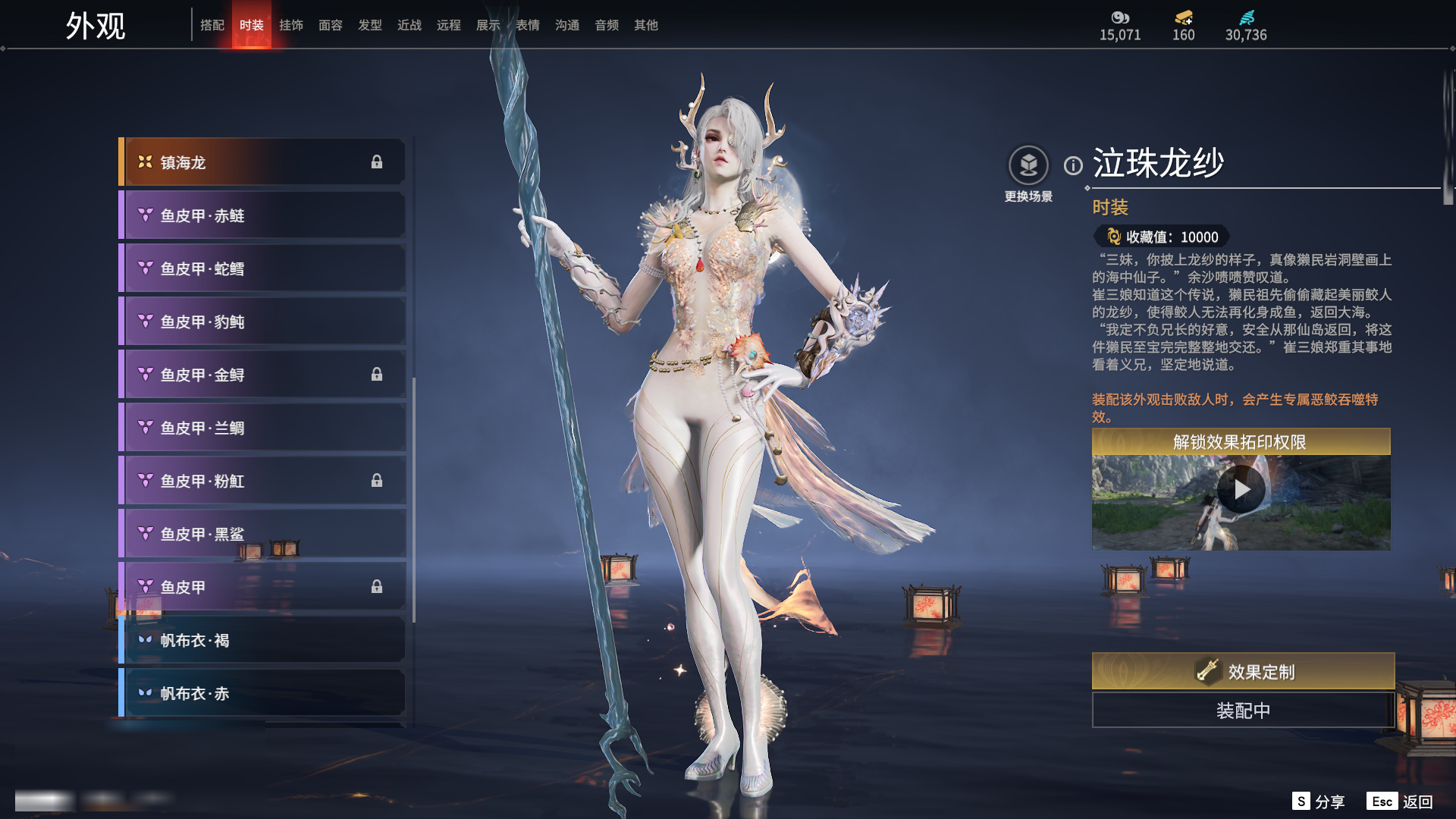Open the info icon beside 泣珠龙纱

(x=1073, y=165)
